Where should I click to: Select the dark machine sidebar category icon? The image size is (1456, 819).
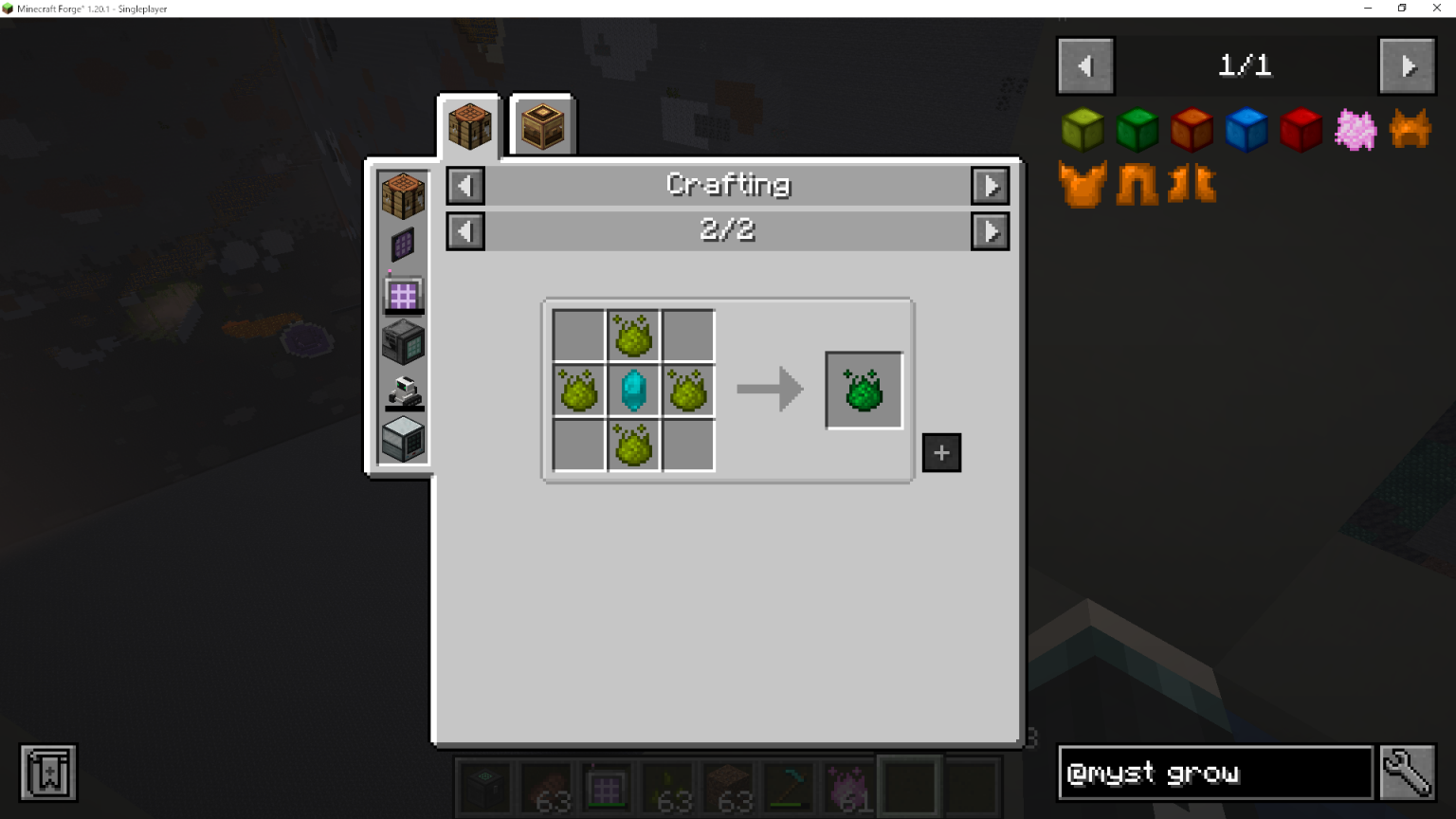pos(402,343)
